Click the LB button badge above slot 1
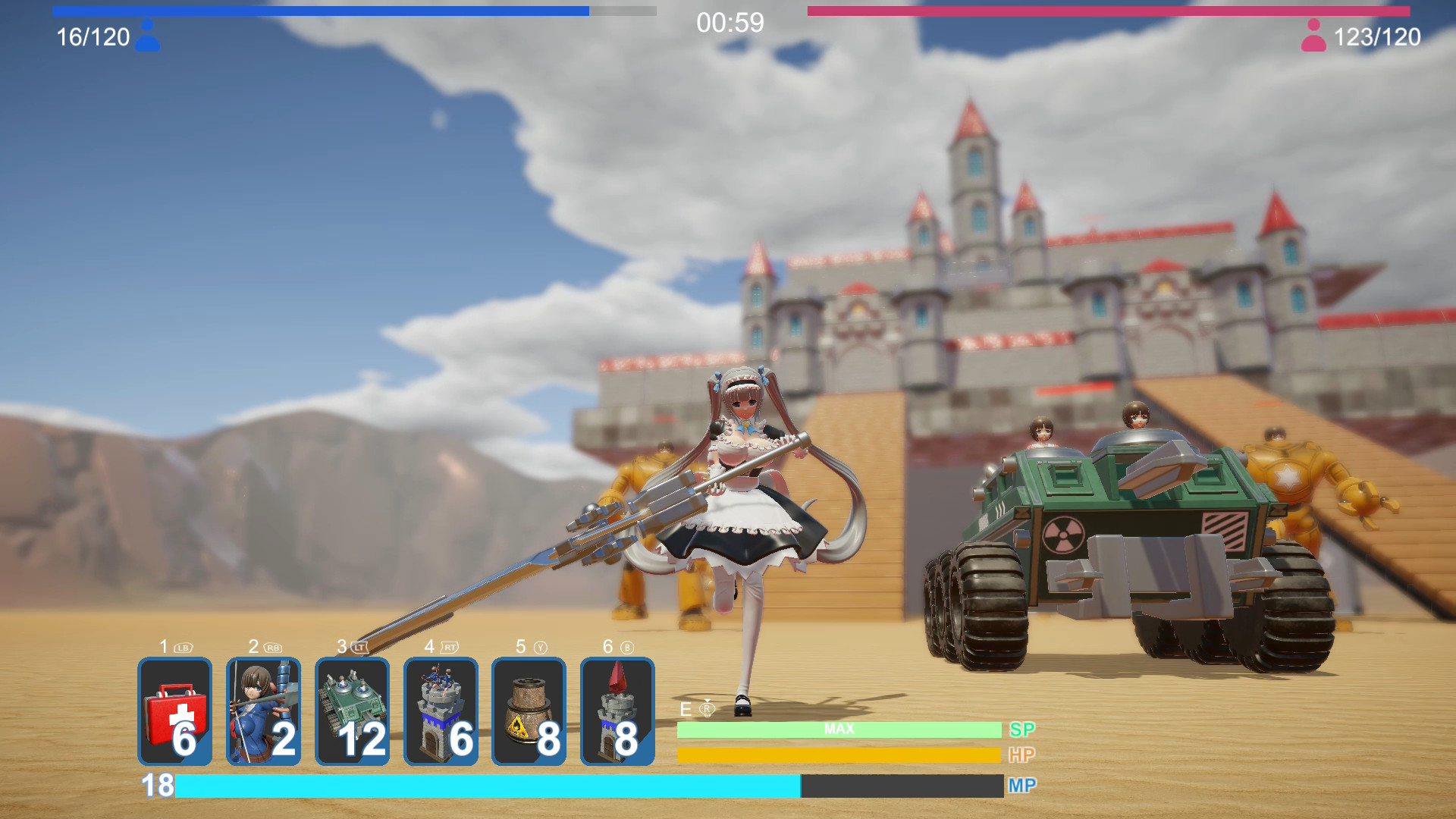 click(x=182, y=648)
